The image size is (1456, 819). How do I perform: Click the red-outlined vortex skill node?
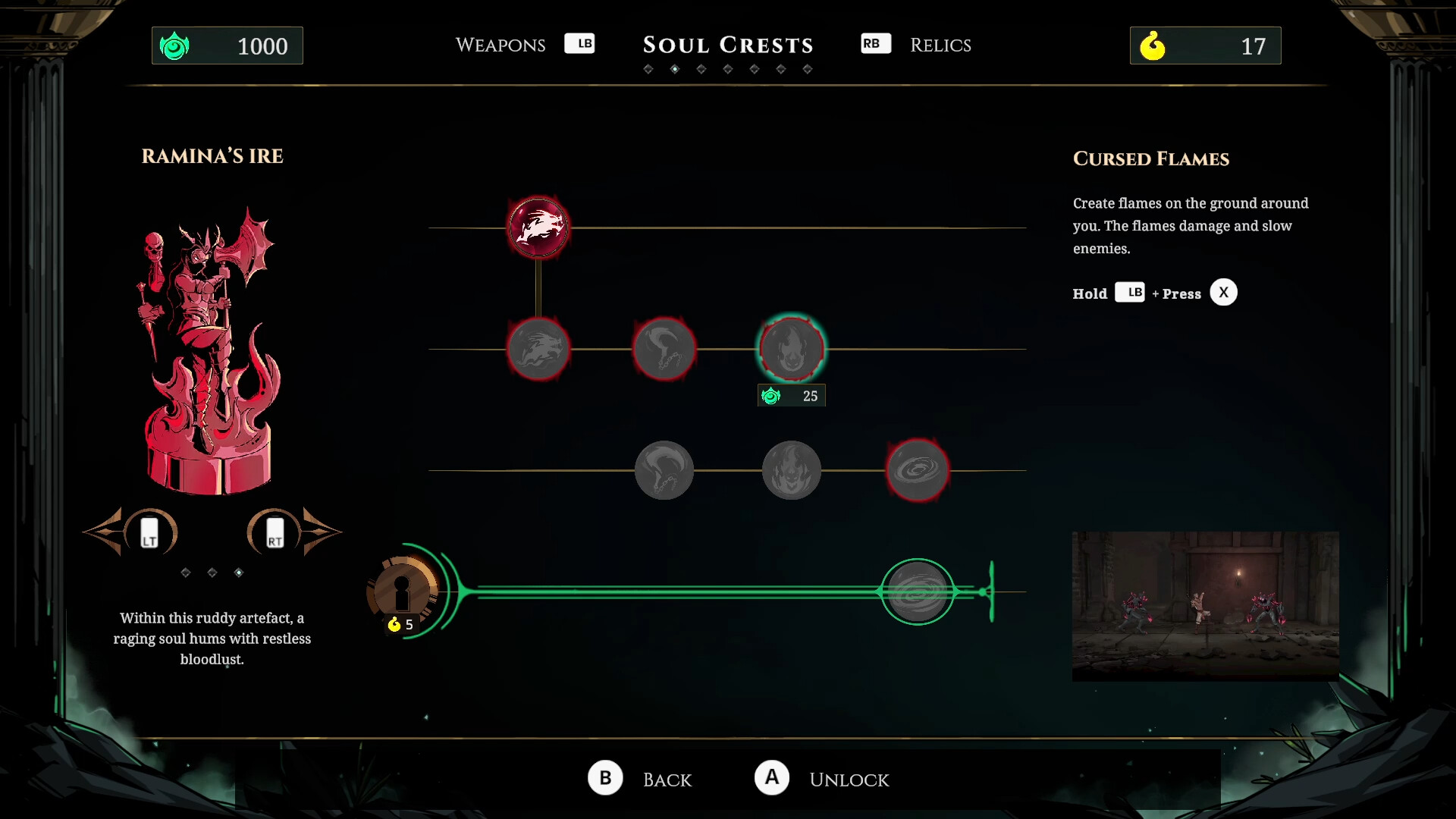pos(918,470)
